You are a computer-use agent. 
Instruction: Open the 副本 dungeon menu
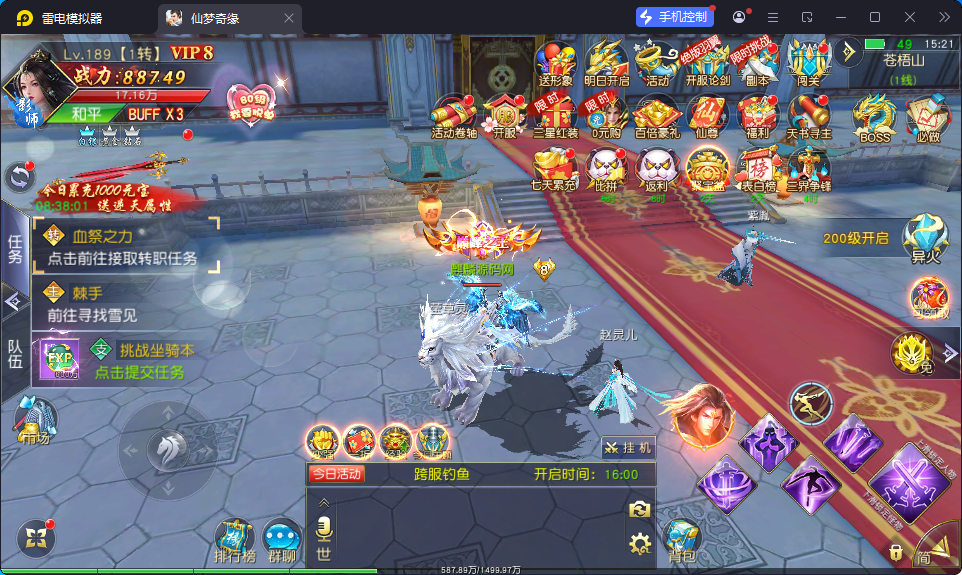757,63
